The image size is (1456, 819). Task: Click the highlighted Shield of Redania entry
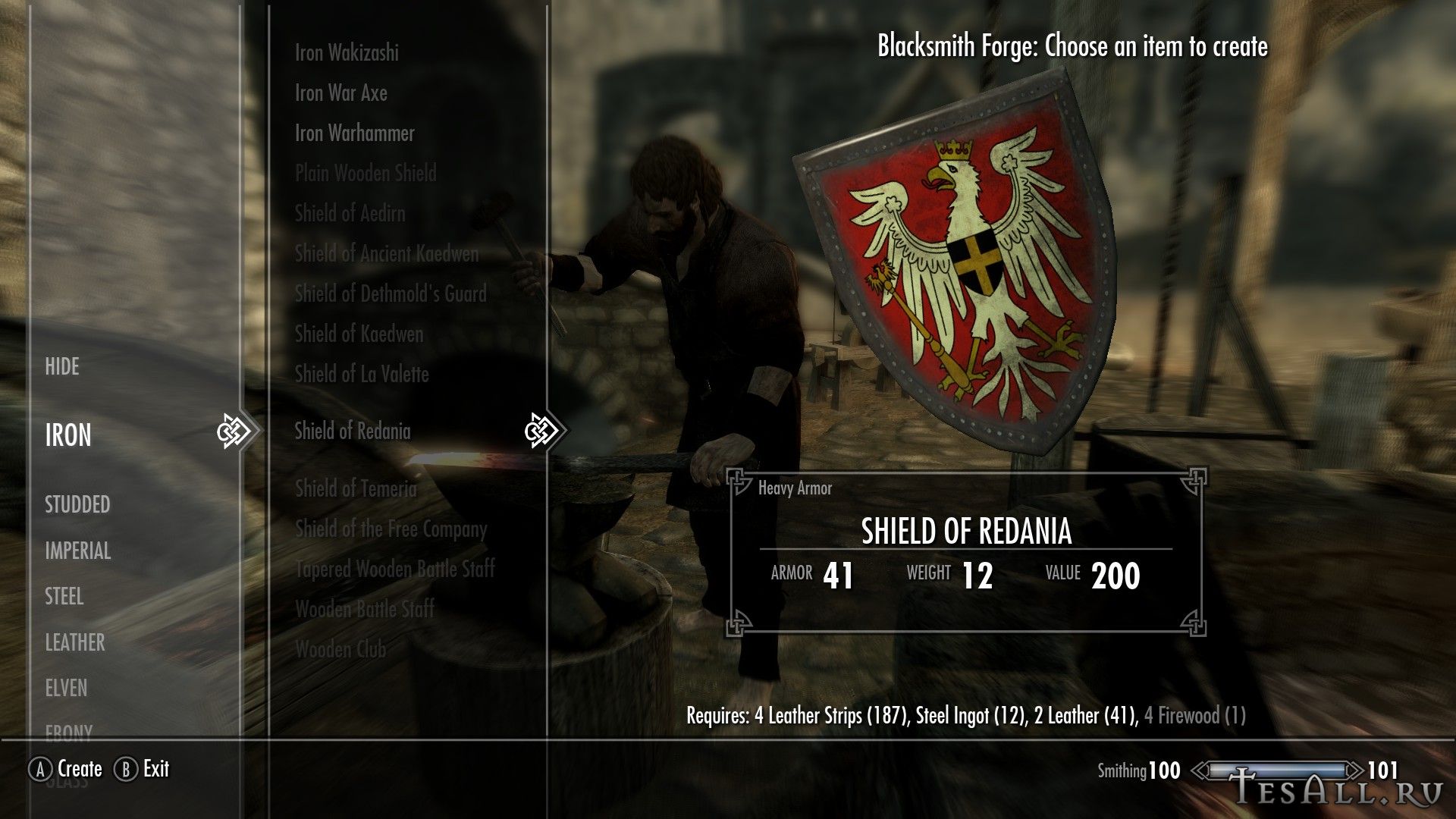(353, 431)
